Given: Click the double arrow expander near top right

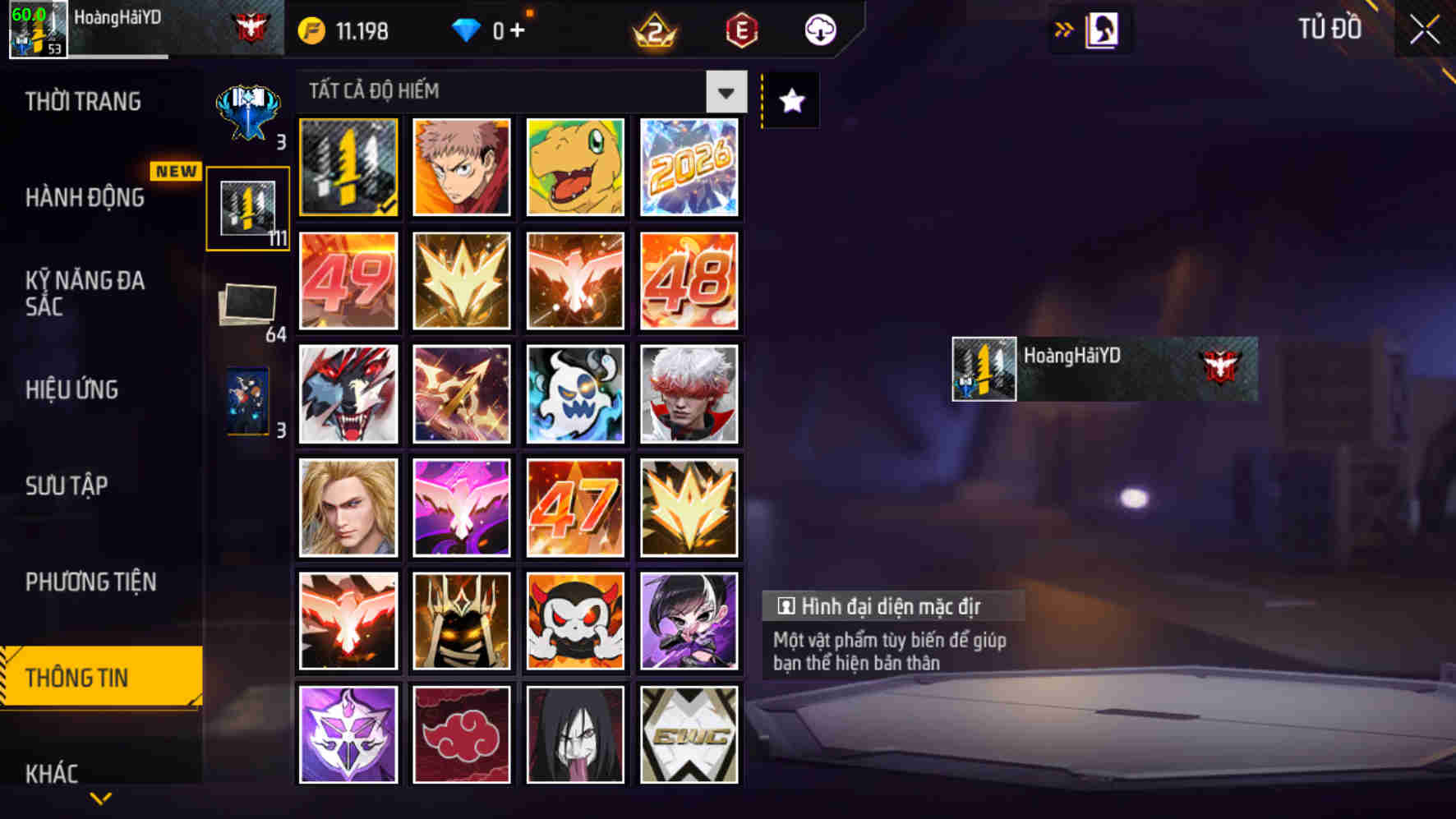Looking at the screenshot, I should tap(1064, 27).
